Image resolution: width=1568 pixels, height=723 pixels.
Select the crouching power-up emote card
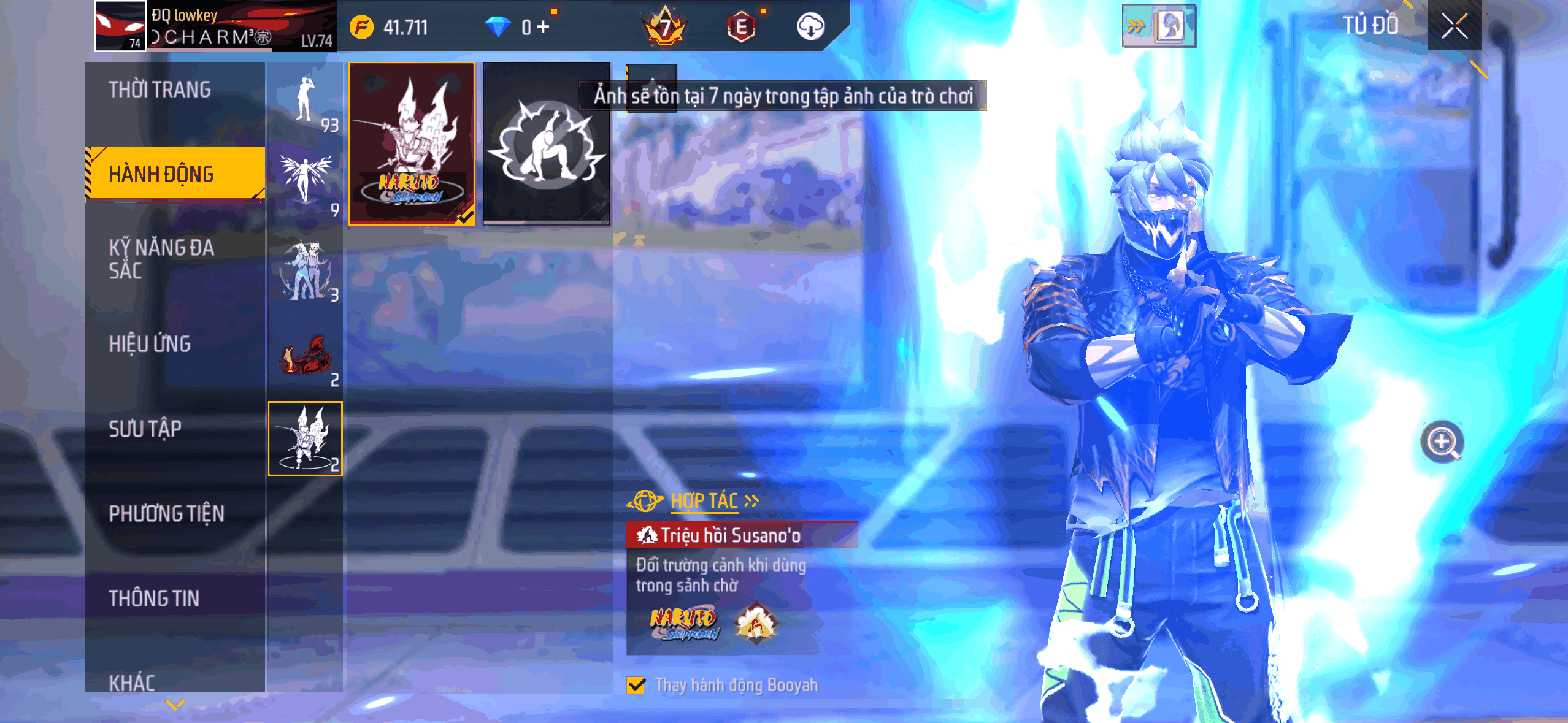(546, 143)
